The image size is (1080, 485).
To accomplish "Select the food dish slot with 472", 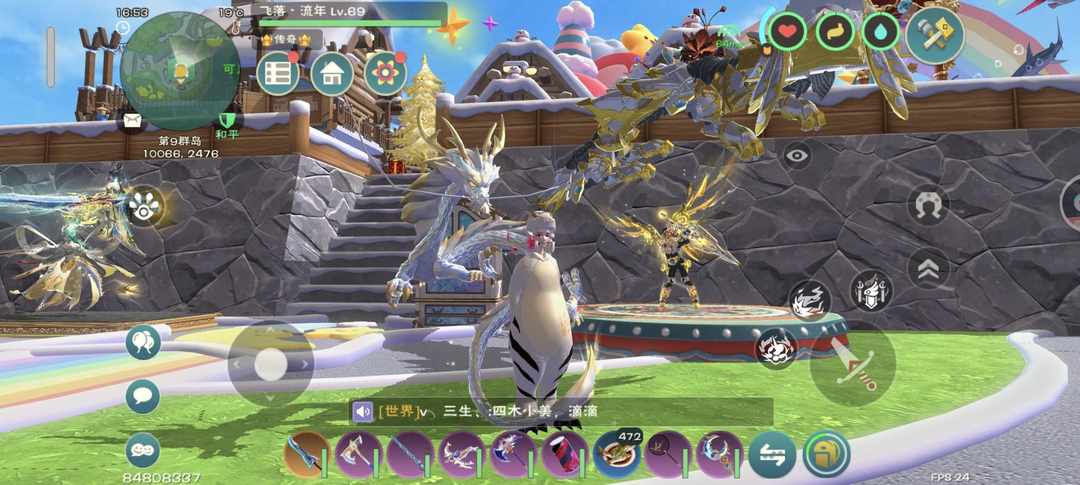I will tap(617, 455).
